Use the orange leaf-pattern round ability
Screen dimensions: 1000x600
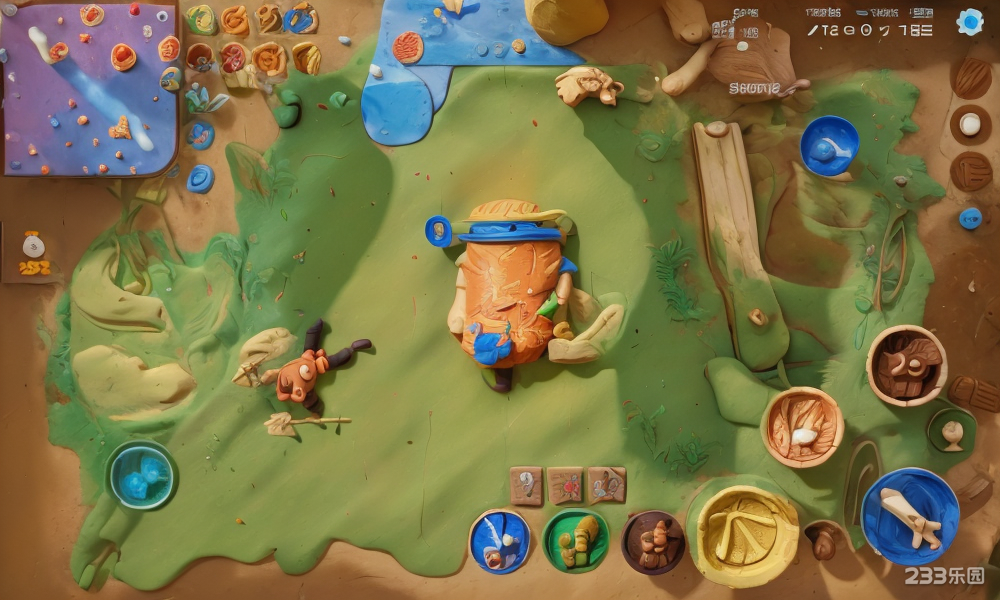coord(802,427)
